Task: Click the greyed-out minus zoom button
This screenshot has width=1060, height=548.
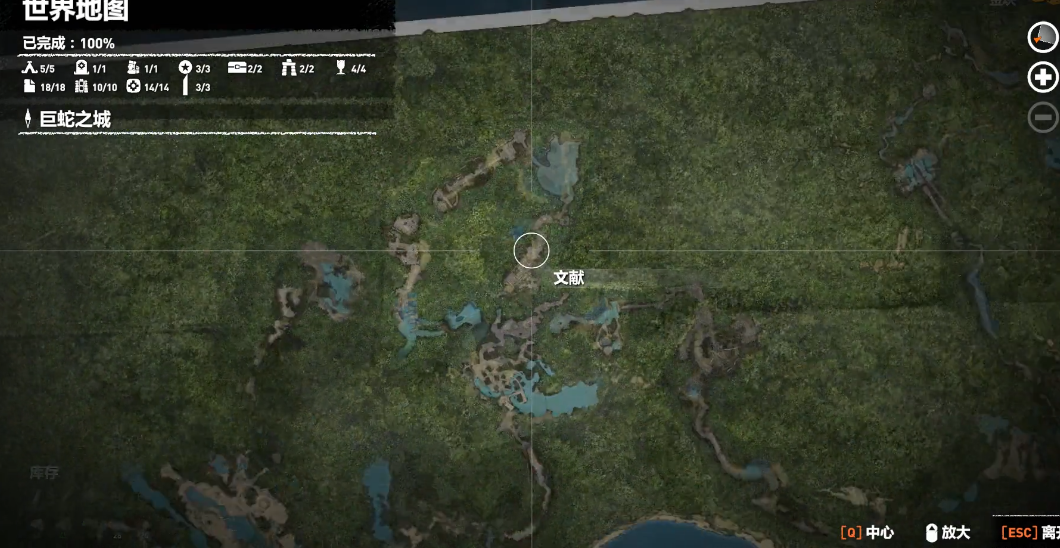Action: pos(1043,117)
